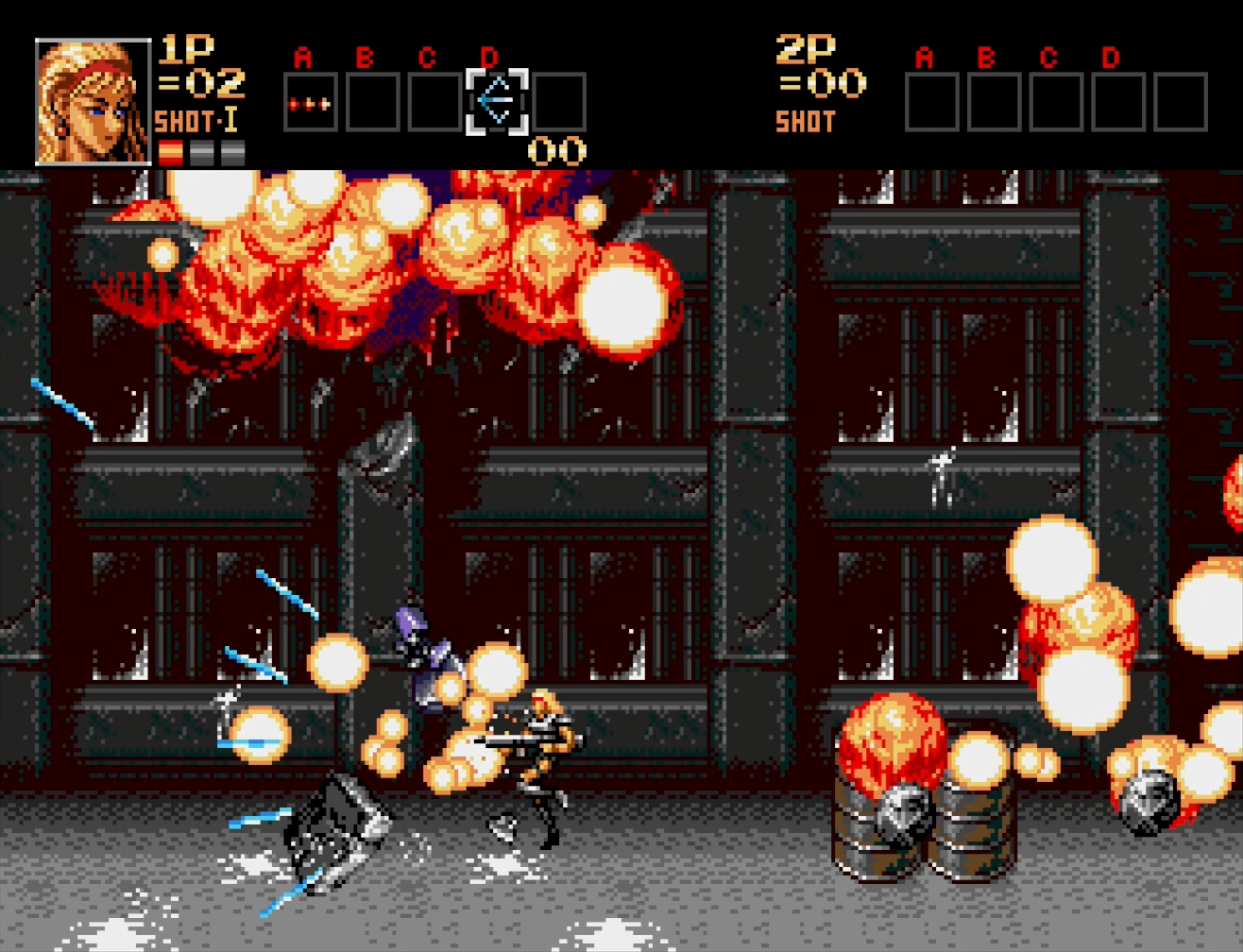The height and width of the screenshot is (952, 1243).
Task: Select player 2's empty weapon slot A
Action: point(931,102)
